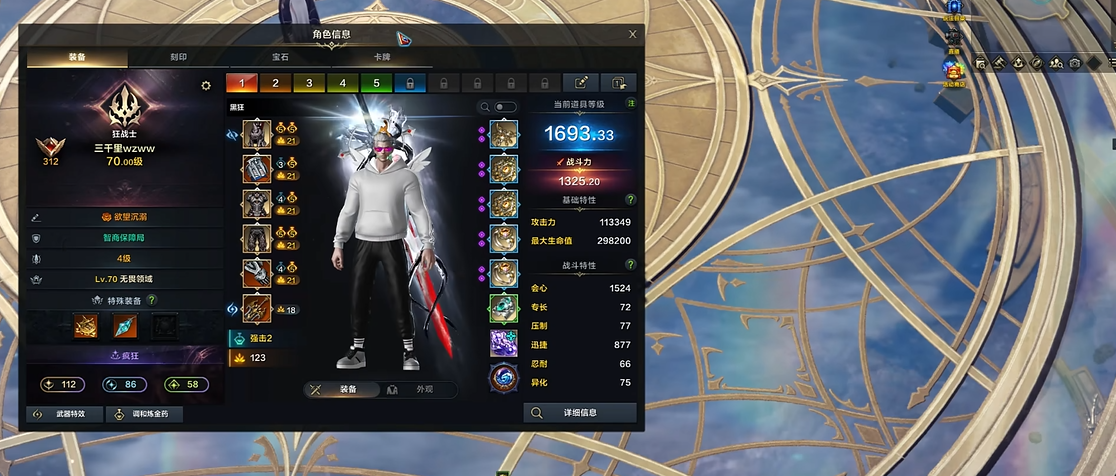Click the preset edit pencil button
Screen dimensions: 1116x476
coord(580,83)
